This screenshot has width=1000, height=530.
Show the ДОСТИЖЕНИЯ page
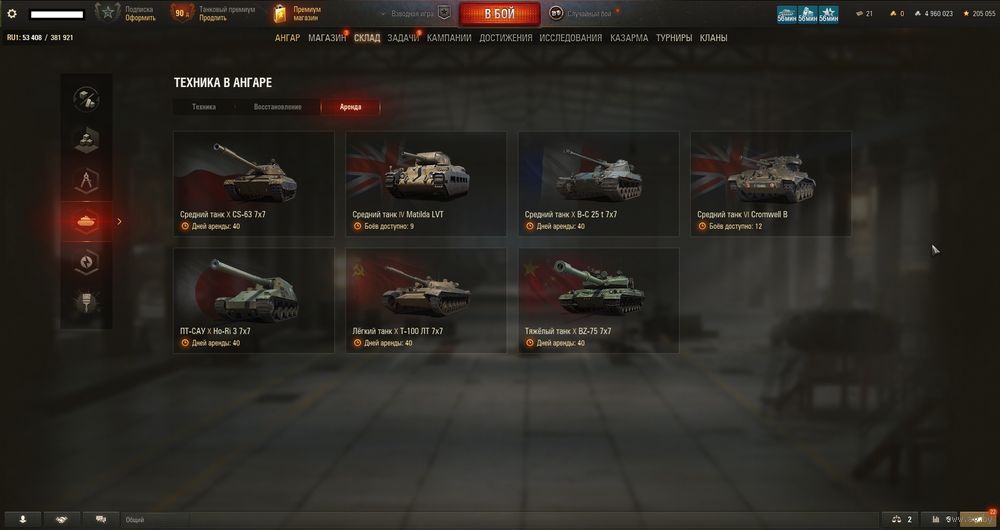505,38
